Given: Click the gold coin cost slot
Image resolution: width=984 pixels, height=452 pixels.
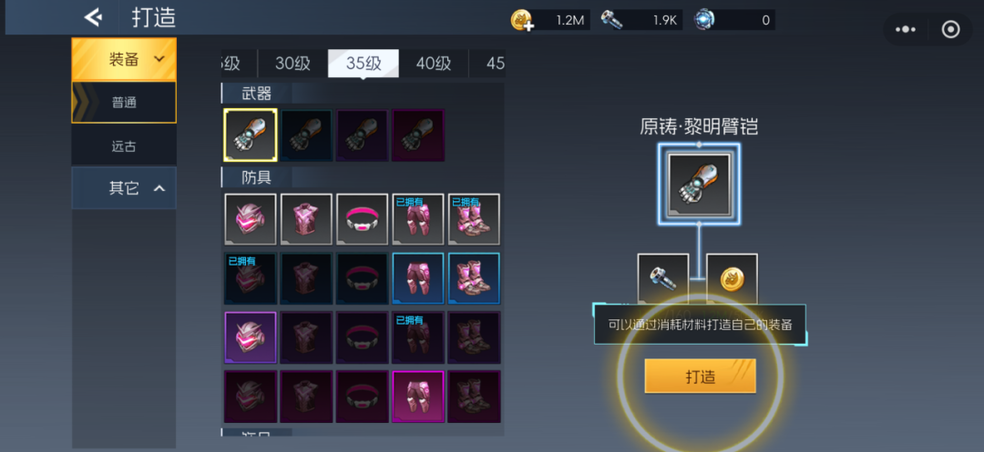Looking at the screenshot, I should tap(731, 279).
